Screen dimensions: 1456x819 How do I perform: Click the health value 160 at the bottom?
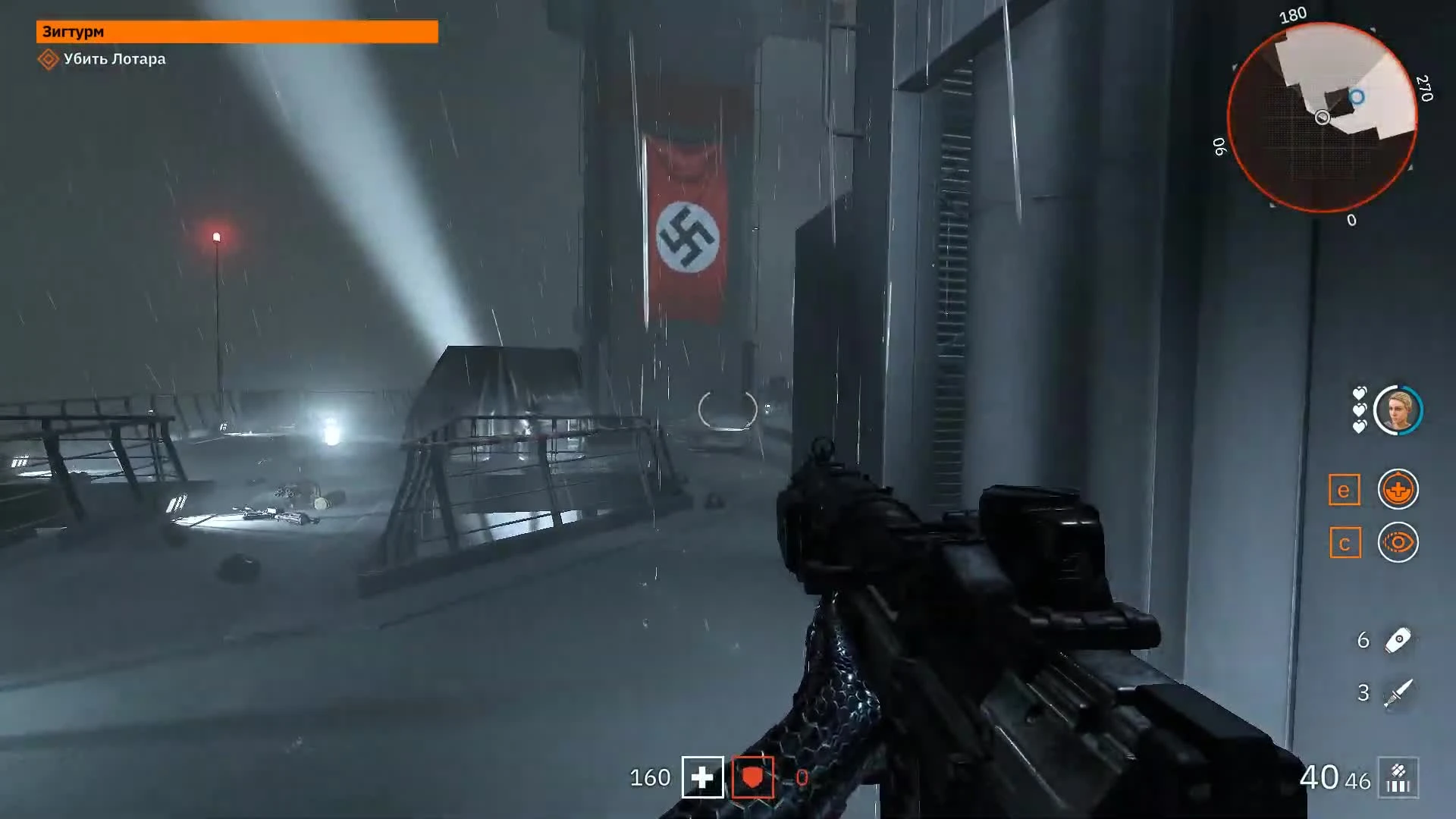(651, 777)
